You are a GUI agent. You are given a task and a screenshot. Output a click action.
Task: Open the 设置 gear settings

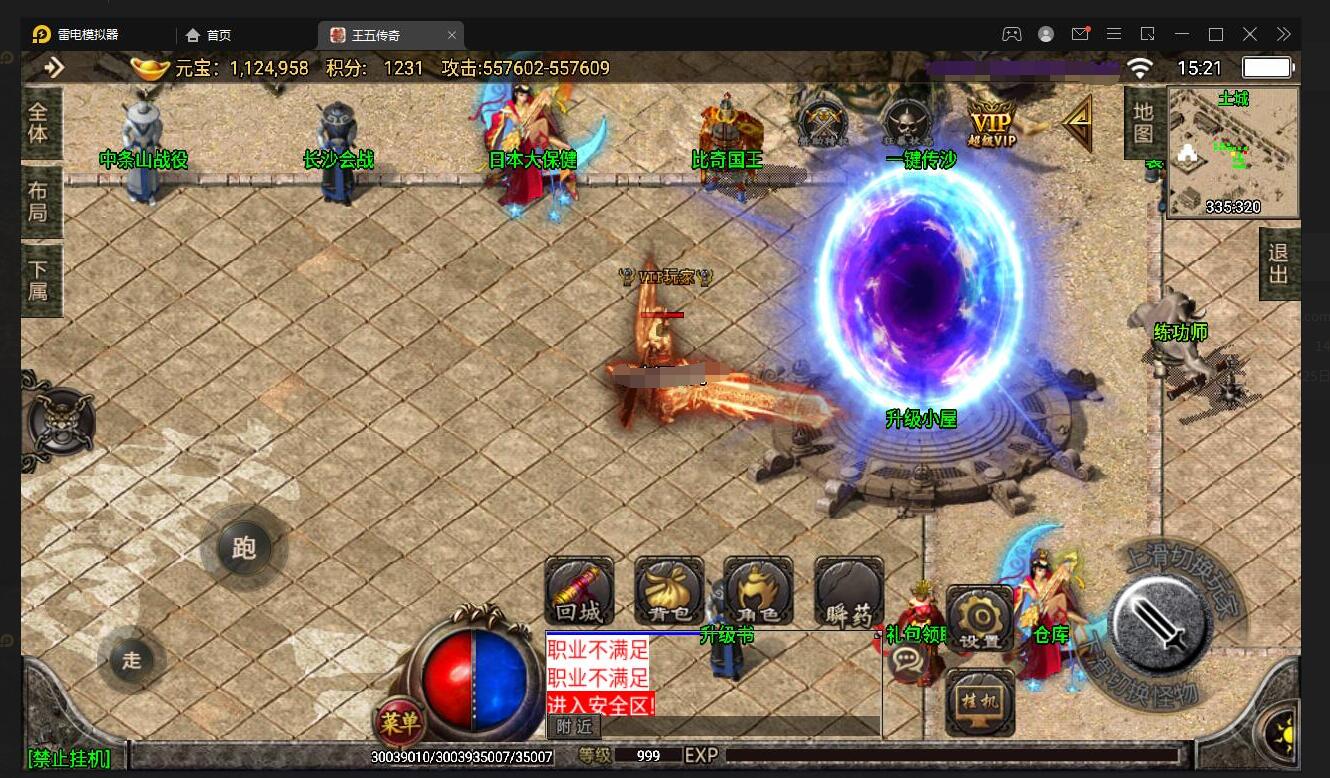(x=980, y=619)
